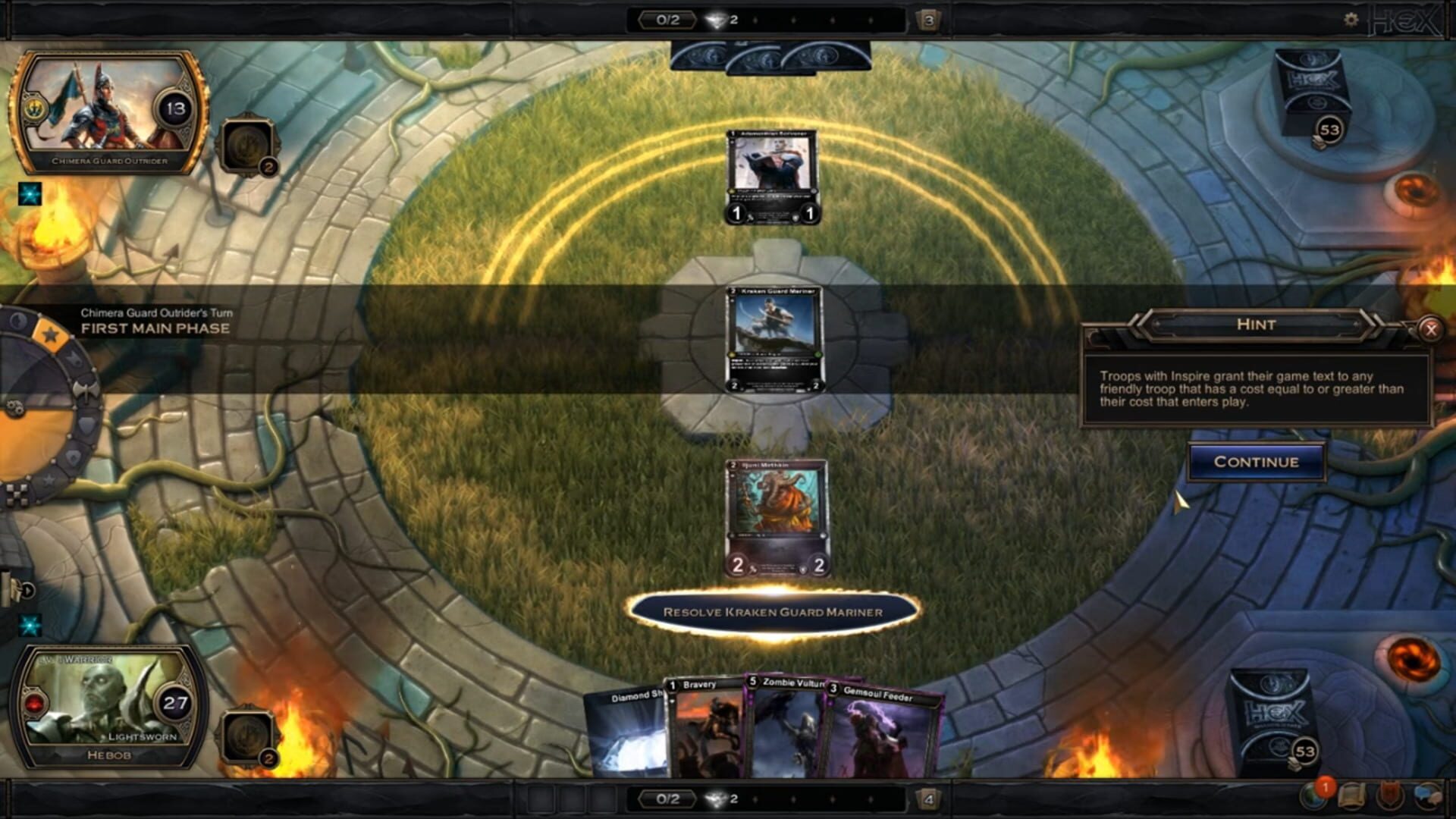Select the shield crest icon bottom right
This screenshot has height=819, width=1456.
(1388, 796)
